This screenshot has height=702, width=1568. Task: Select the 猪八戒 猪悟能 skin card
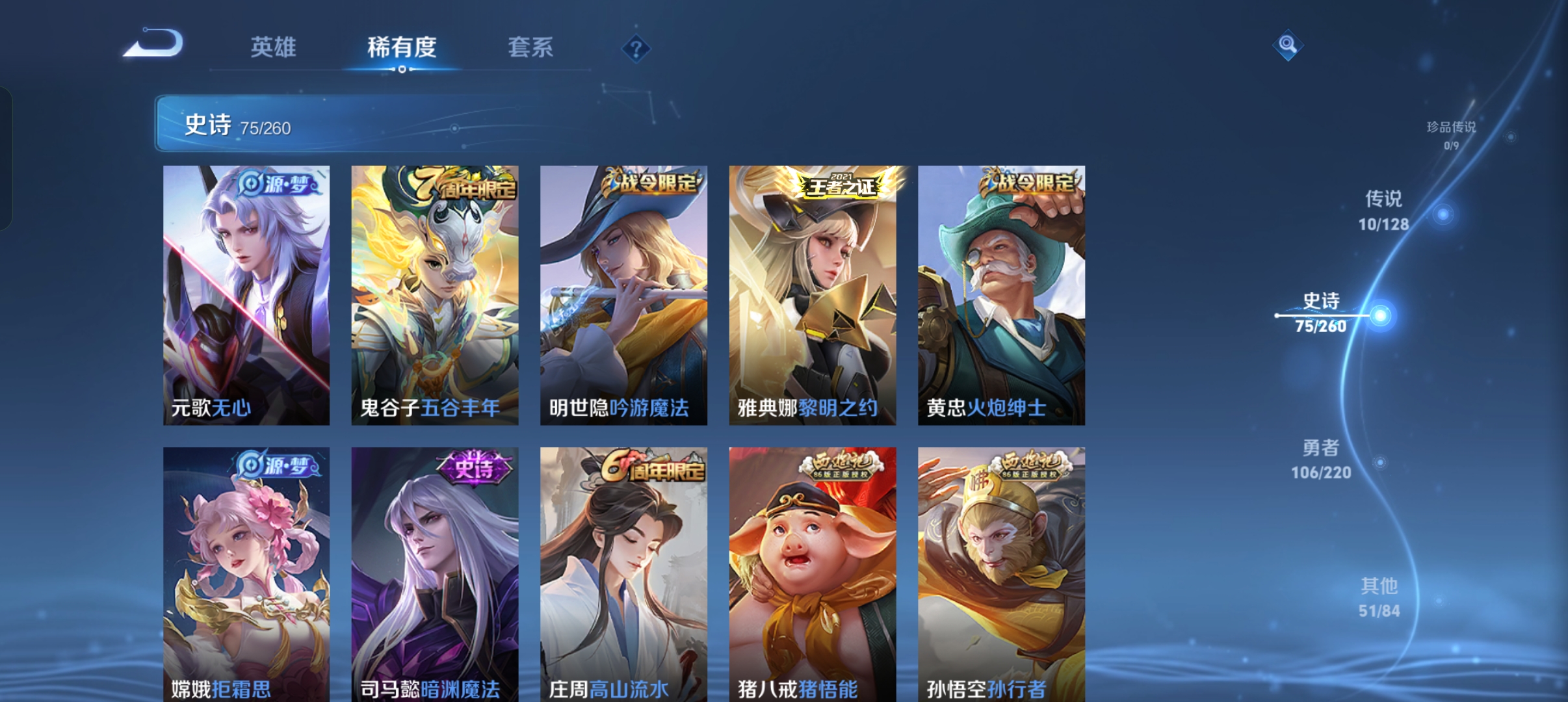[813, 575]
